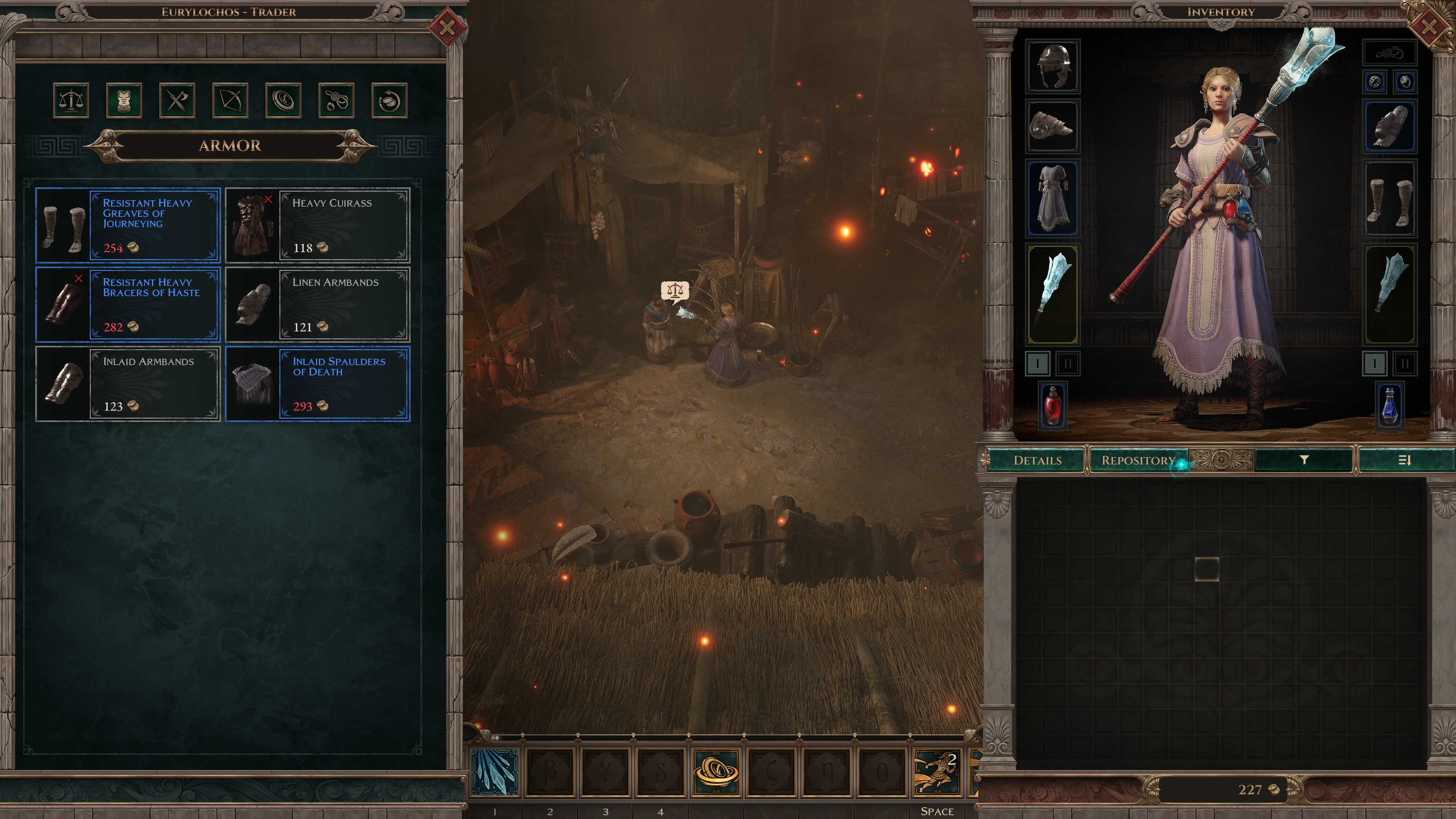Close the Inventory panel
The height and width of the screenshot is (819, 1456).
(1428, 26)
